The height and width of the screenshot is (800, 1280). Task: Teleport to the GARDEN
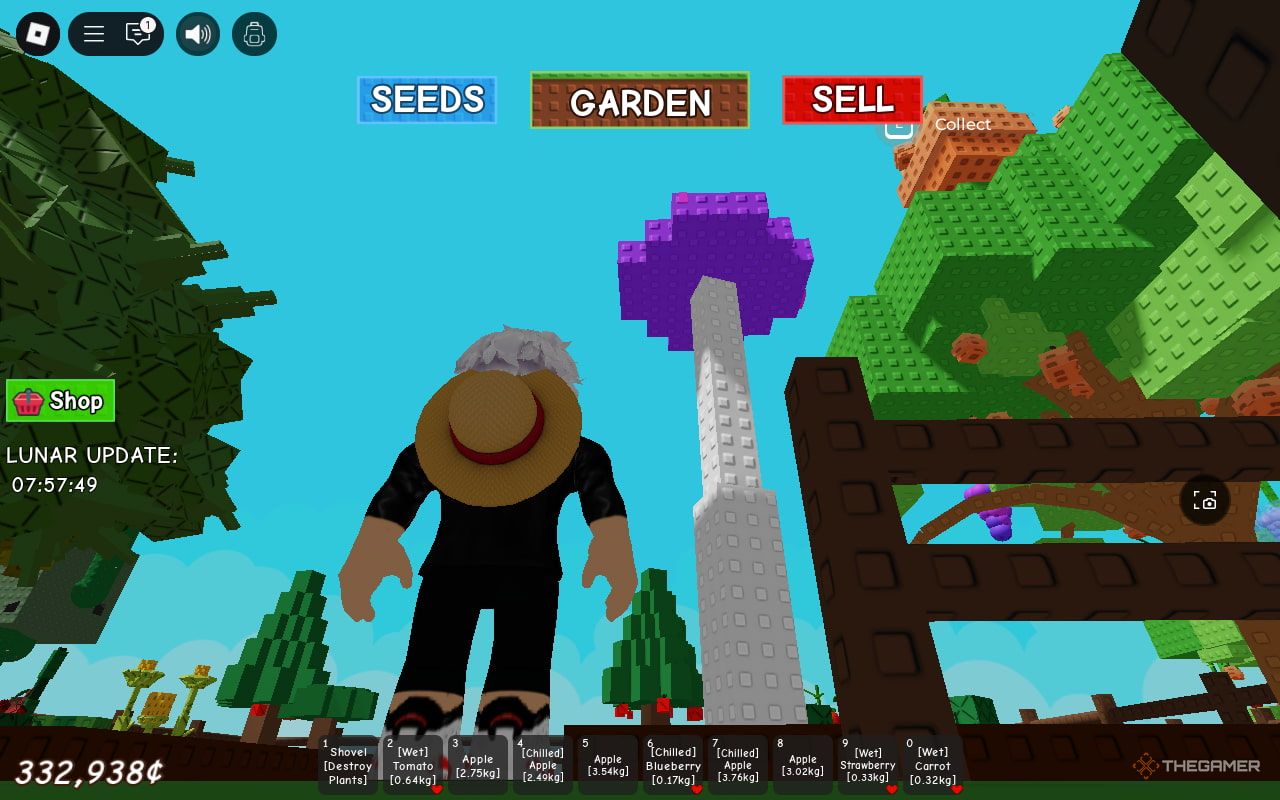[640, 101]
